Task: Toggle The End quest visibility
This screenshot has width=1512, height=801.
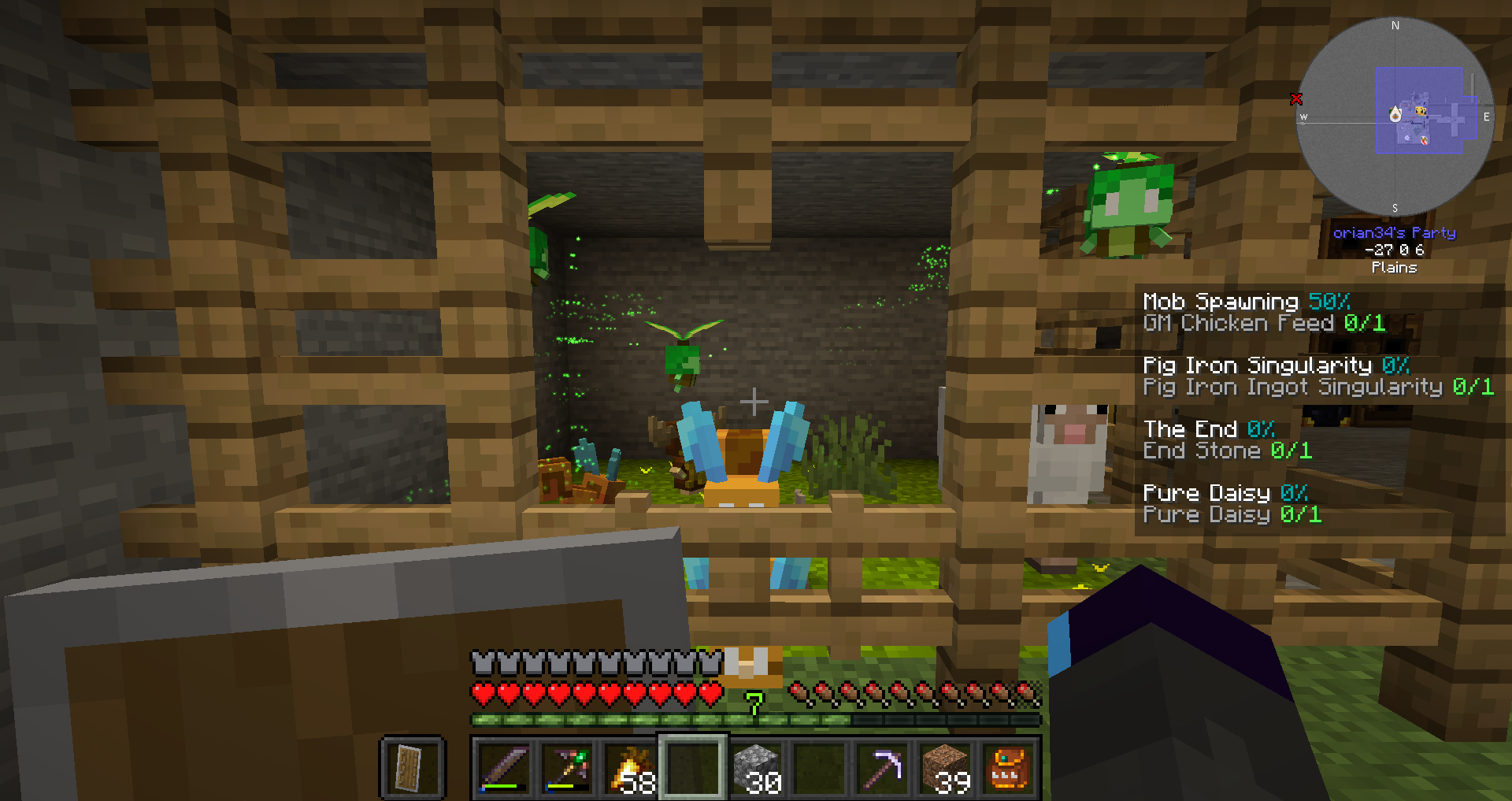Action: (x=1208, y=430)
